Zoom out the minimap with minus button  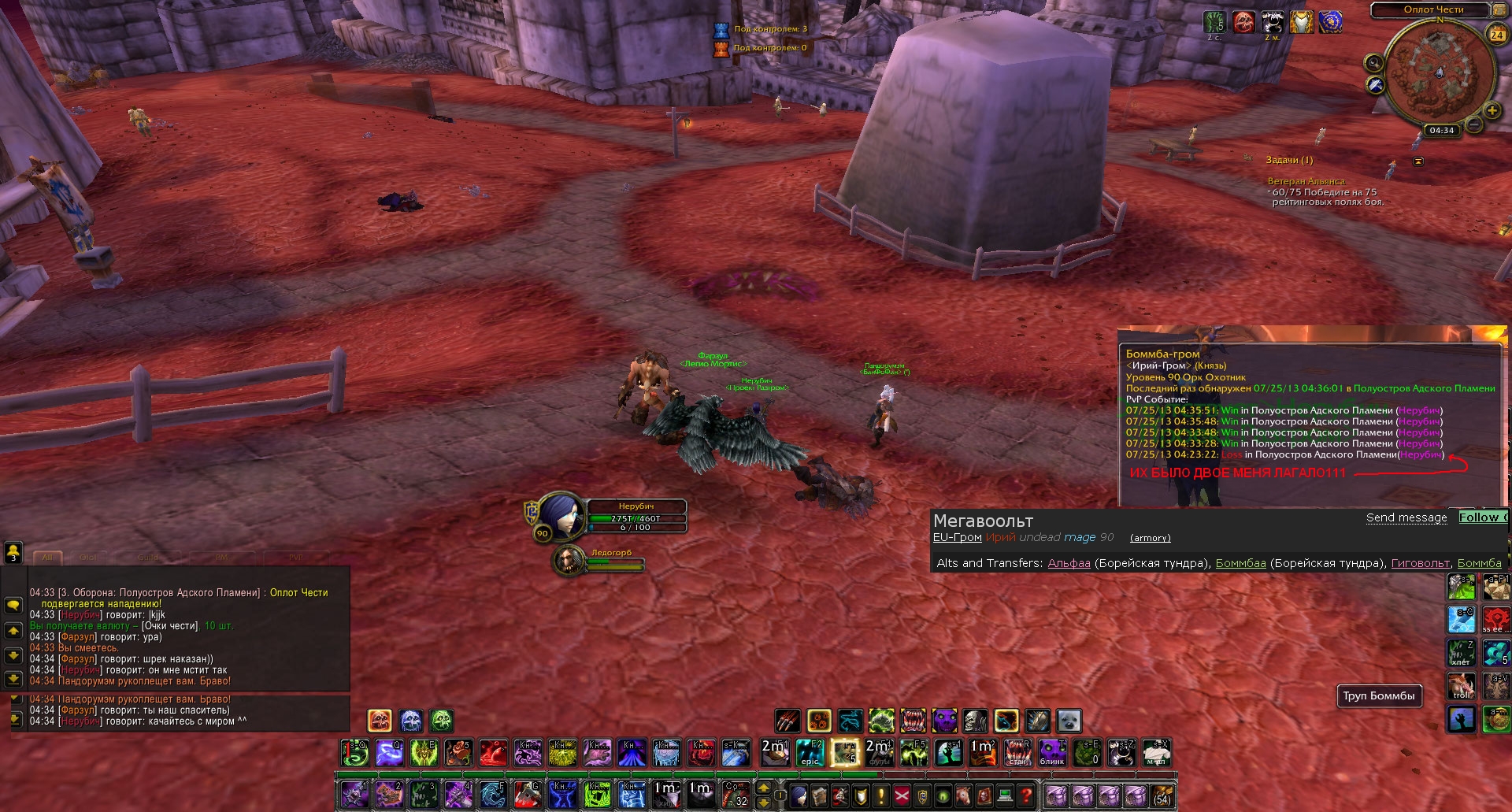point(1474,125)
